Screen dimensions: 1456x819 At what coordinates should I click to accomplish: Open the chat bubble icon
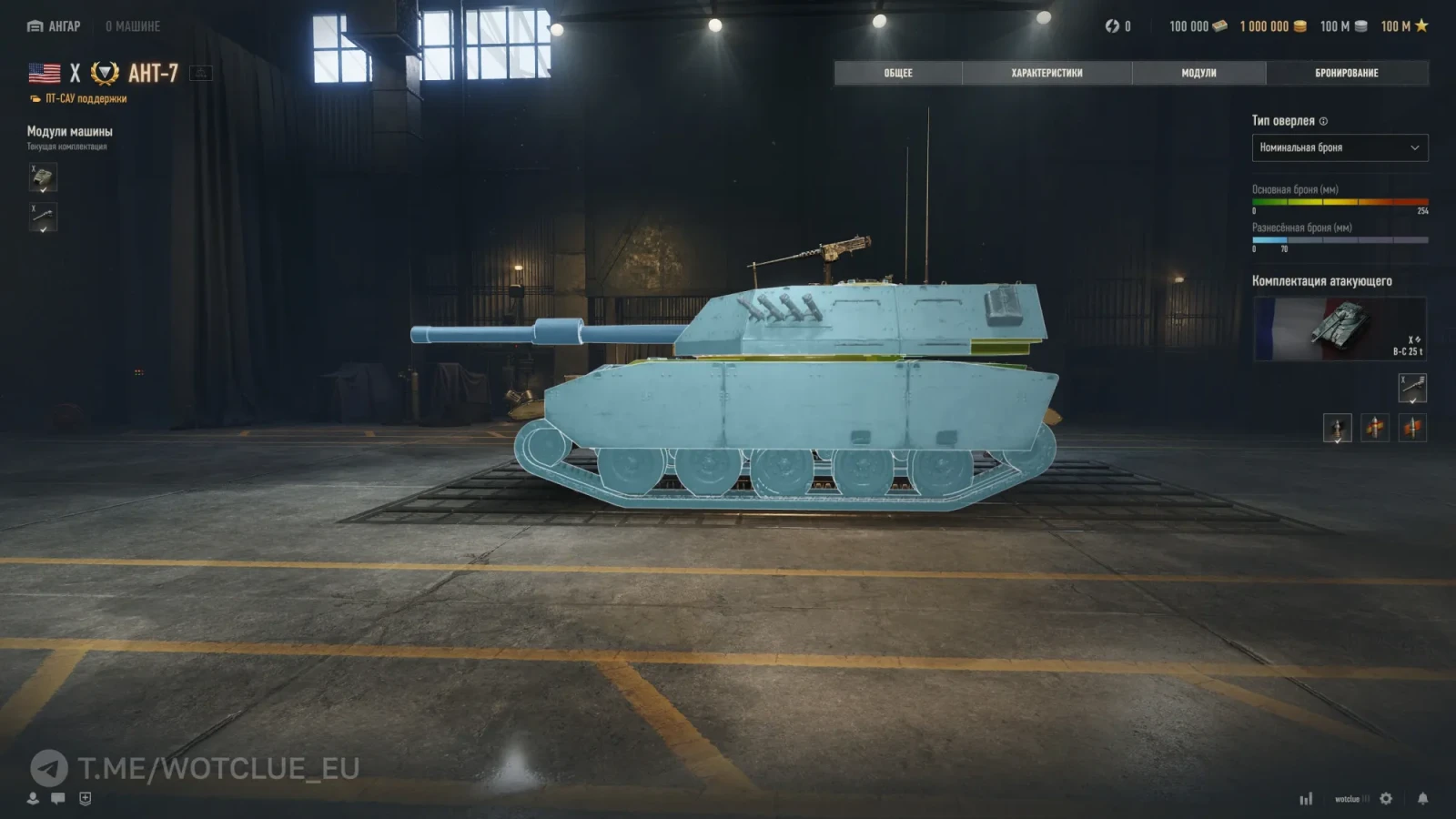(x=58, y=798)
